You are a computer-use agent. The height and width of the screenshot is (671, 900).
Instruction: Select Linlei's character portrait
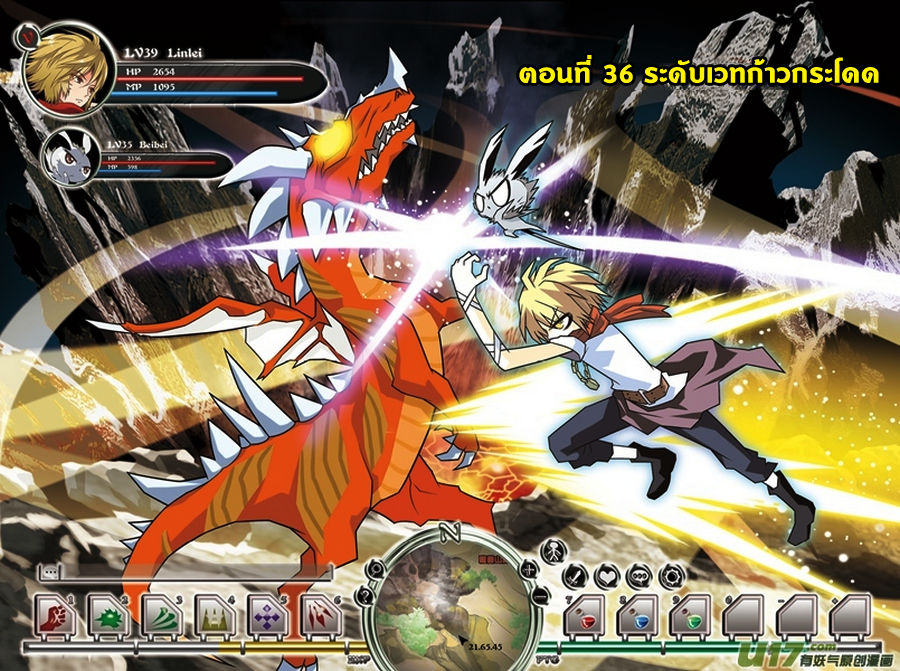60,73
